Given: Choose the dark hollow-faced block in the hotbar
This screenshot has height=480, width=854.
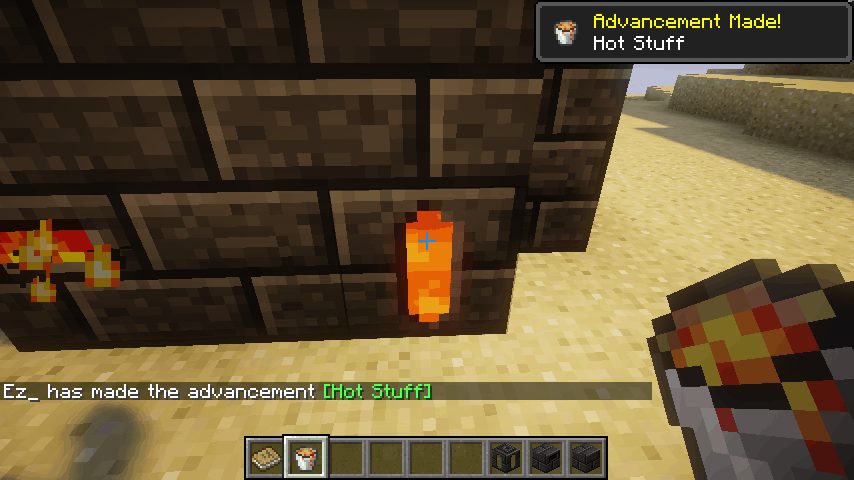Looking at the screenshot, I should click(505, 458).
